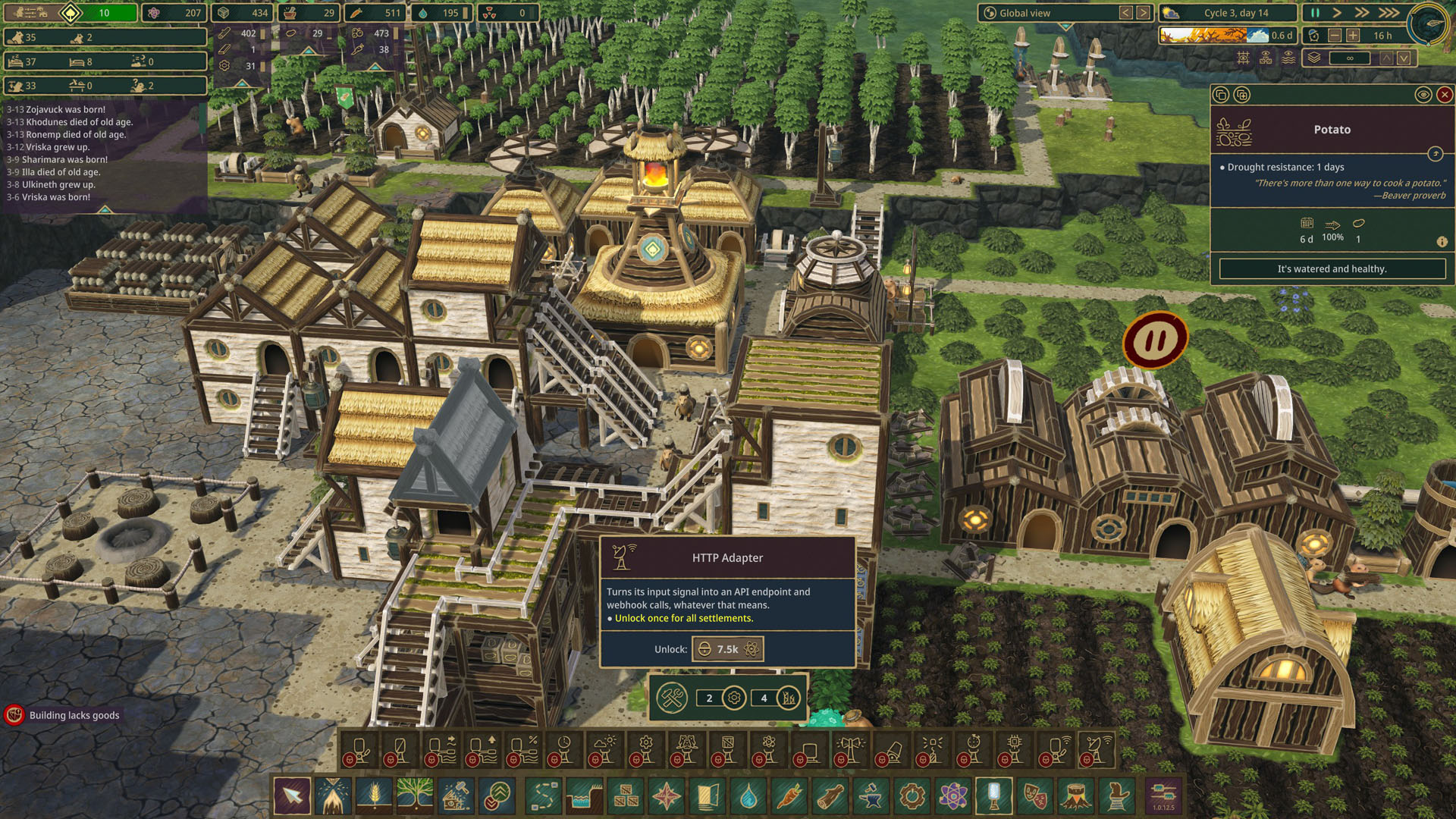The image size is (1456, 819).
Task: Go to previous district with left arrow
Action: coord(1125,13)
